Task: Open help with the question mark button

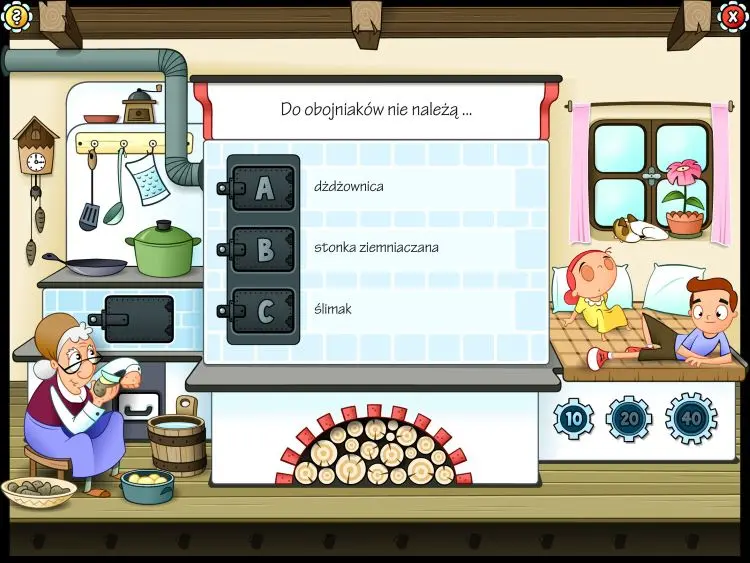Action: (x=17, y=15)
